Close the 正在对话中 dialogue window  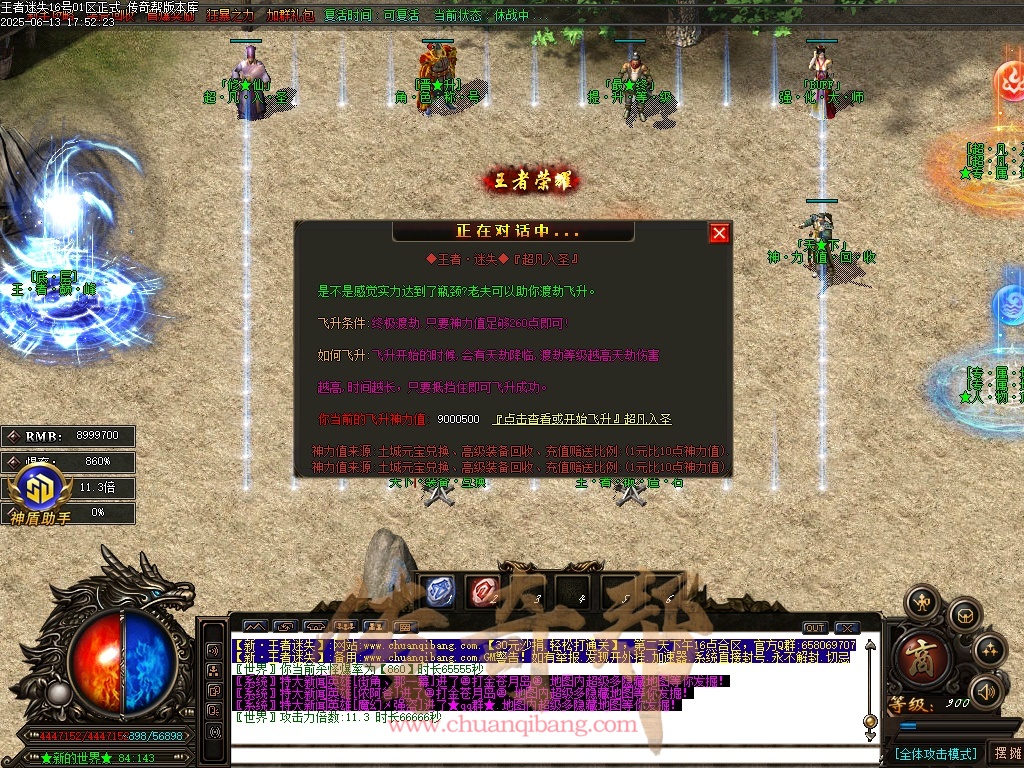(719, 233)
